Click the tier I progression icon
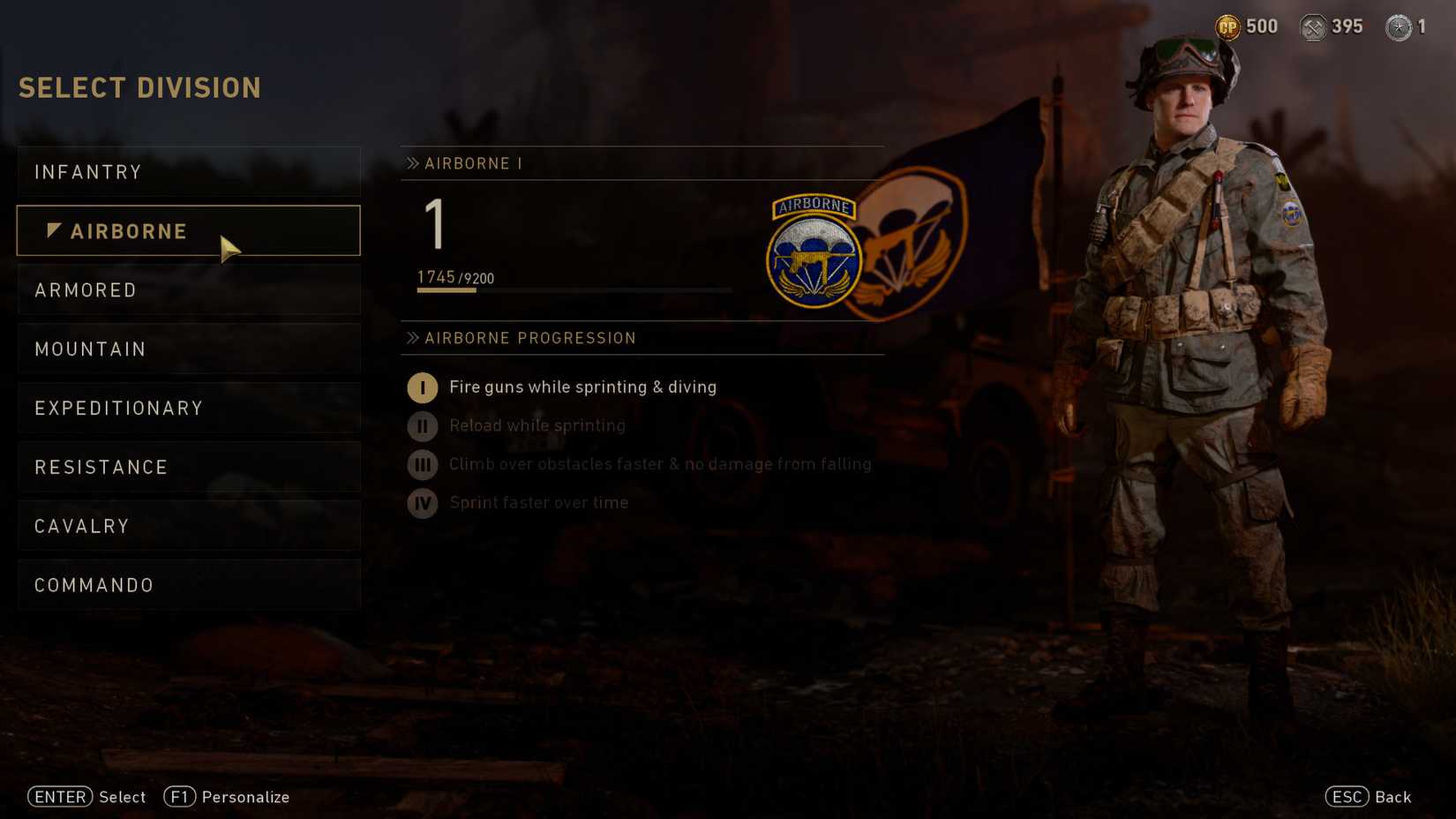Image resolution: width=1456 pixels, height=819 pixels. (x=422, y=387)
